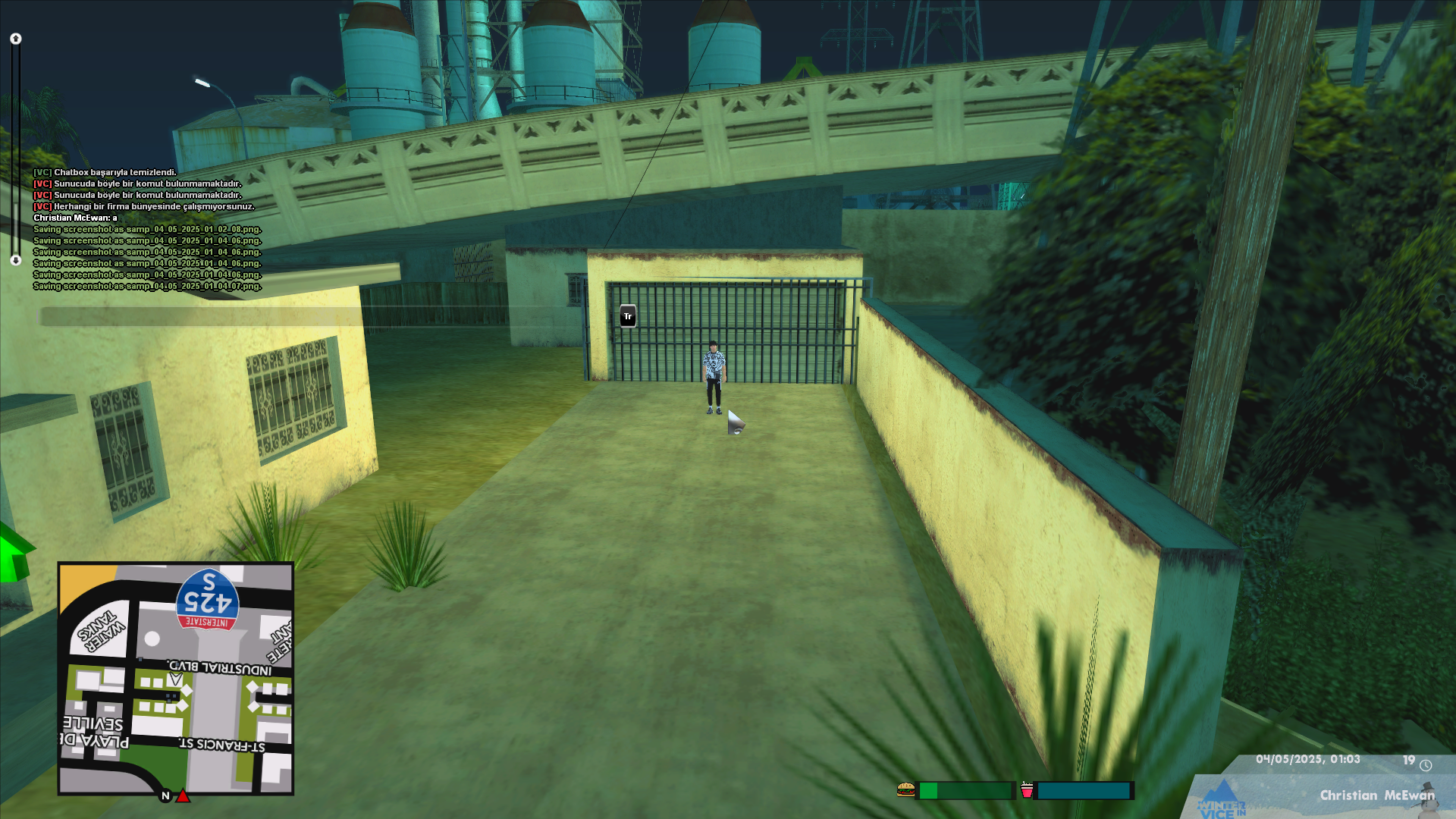This screenshot has width=1456, height=819.
Task: Toggle the Tr keyboard language indicator
Action: tap(628, 316)
